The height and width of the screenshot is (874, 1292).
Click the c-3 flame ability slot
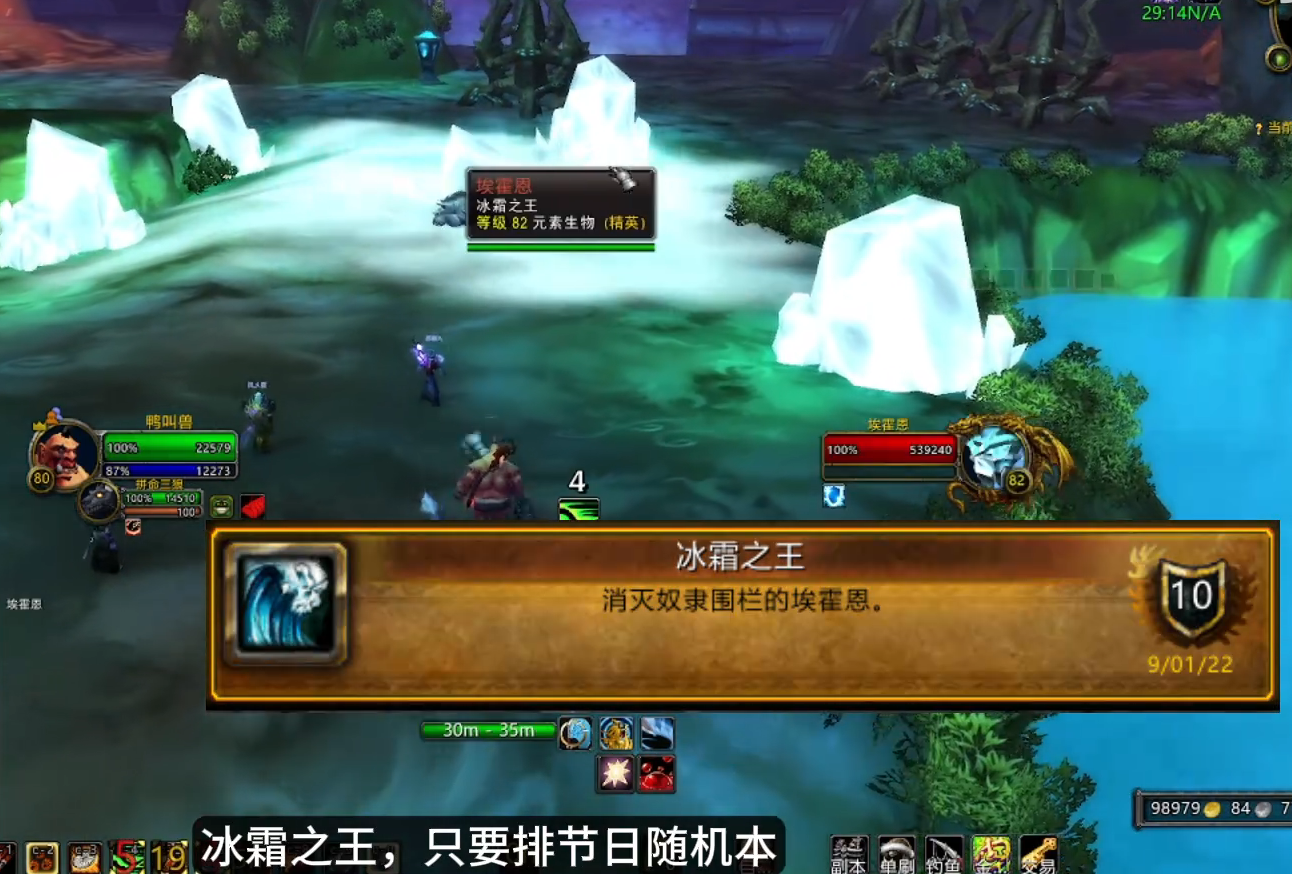[x=84, y=858]
